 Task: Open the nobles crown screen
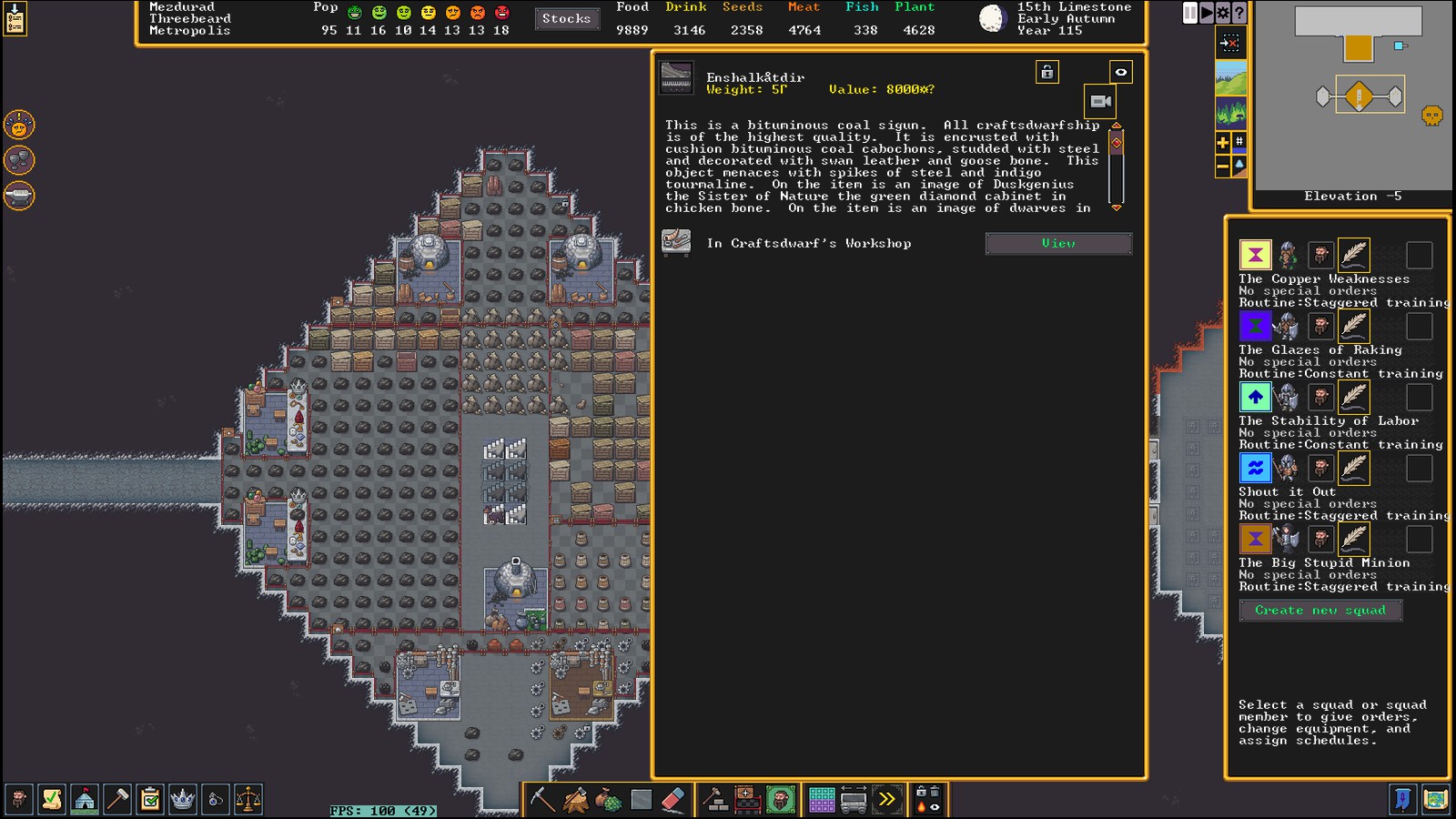pos(183,800)
